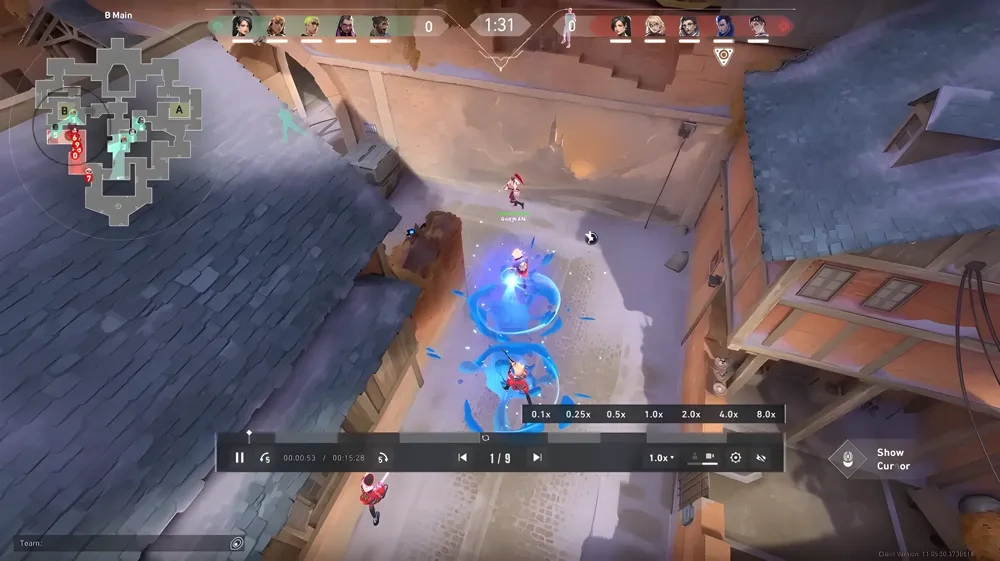Pick 1.0x in the speed list
This screenshot has width=1000, height=561.
coord(653,414)
